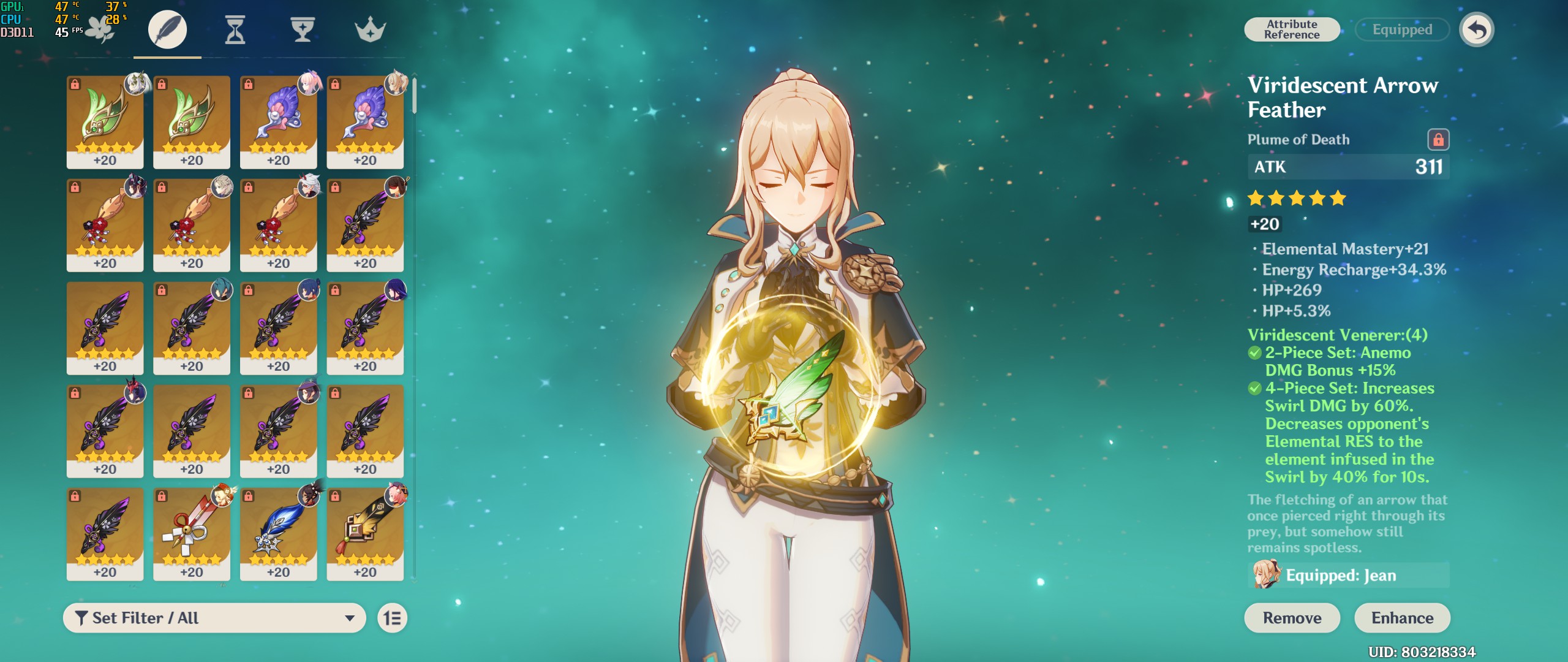This screenshot has height=662, width=1568.
Task: Open the Sands of Eon hourglass tab
Action: (235, 29)
